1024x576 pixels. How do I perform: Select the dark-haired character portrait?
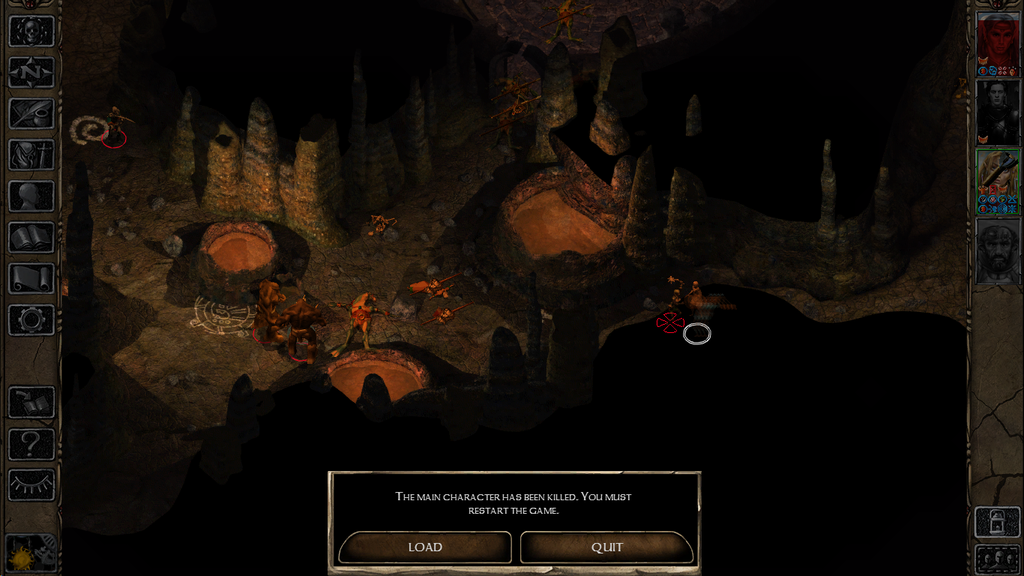point(997,111)
